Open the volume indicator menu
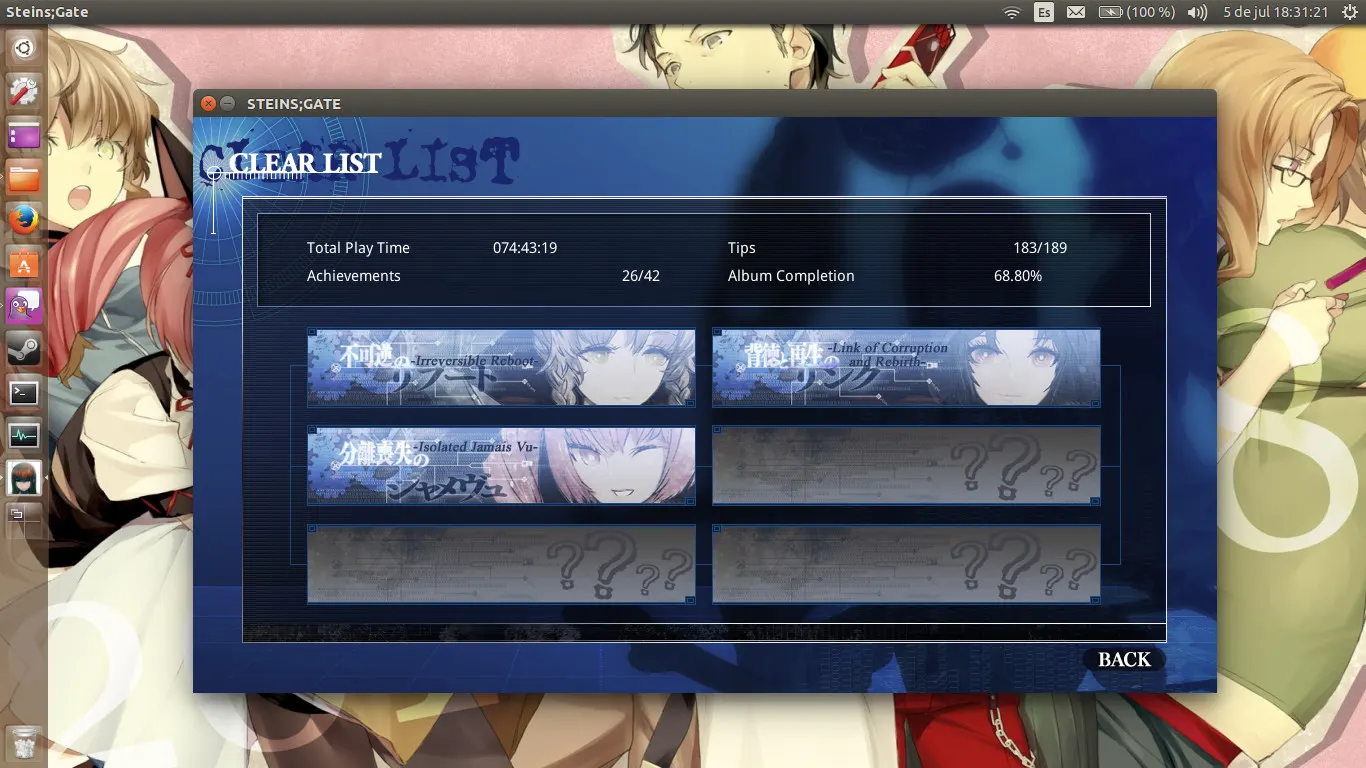 click(1196, 12)
